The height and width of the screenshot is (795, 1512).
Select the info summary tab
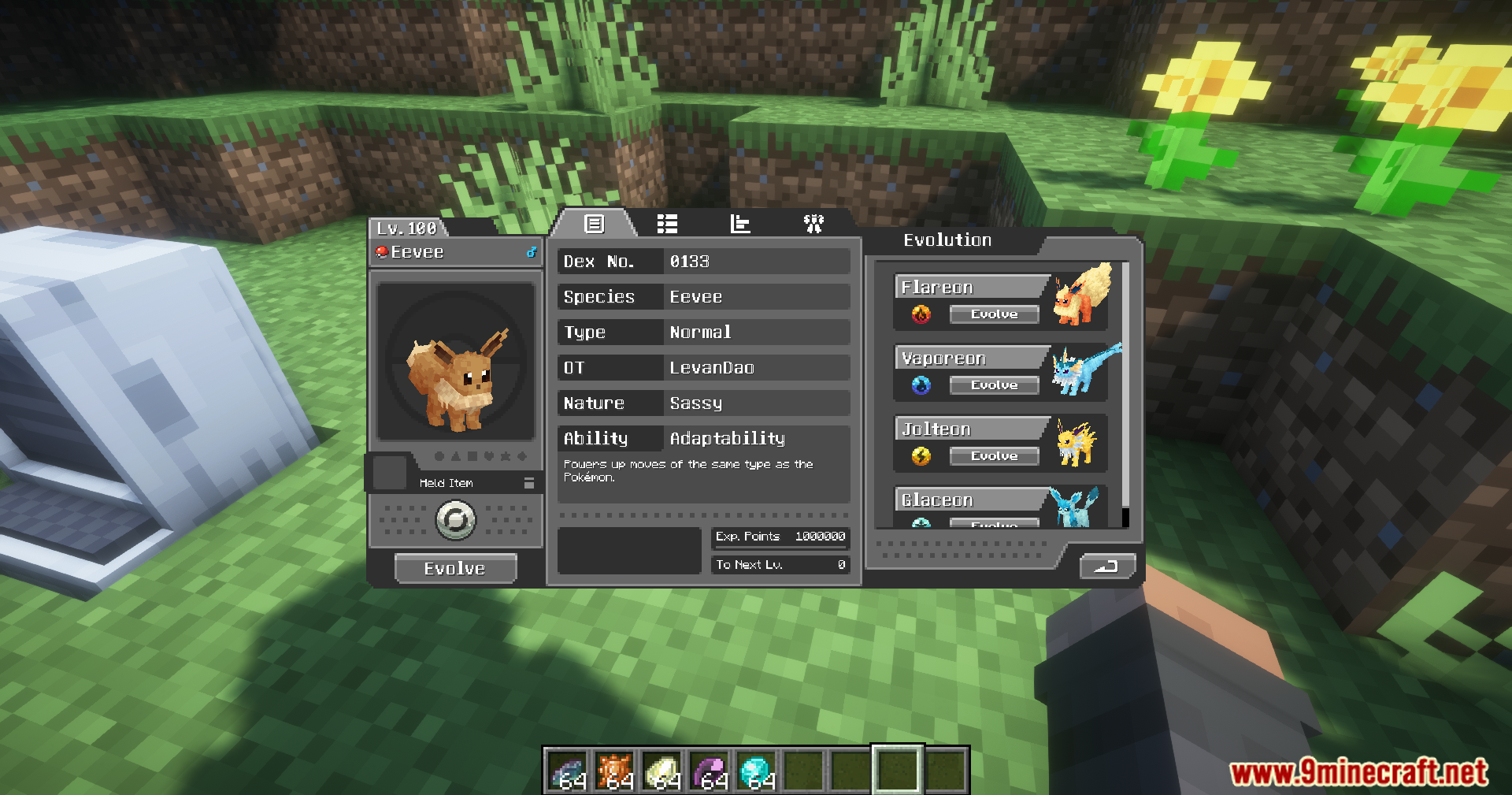point(595,225)
